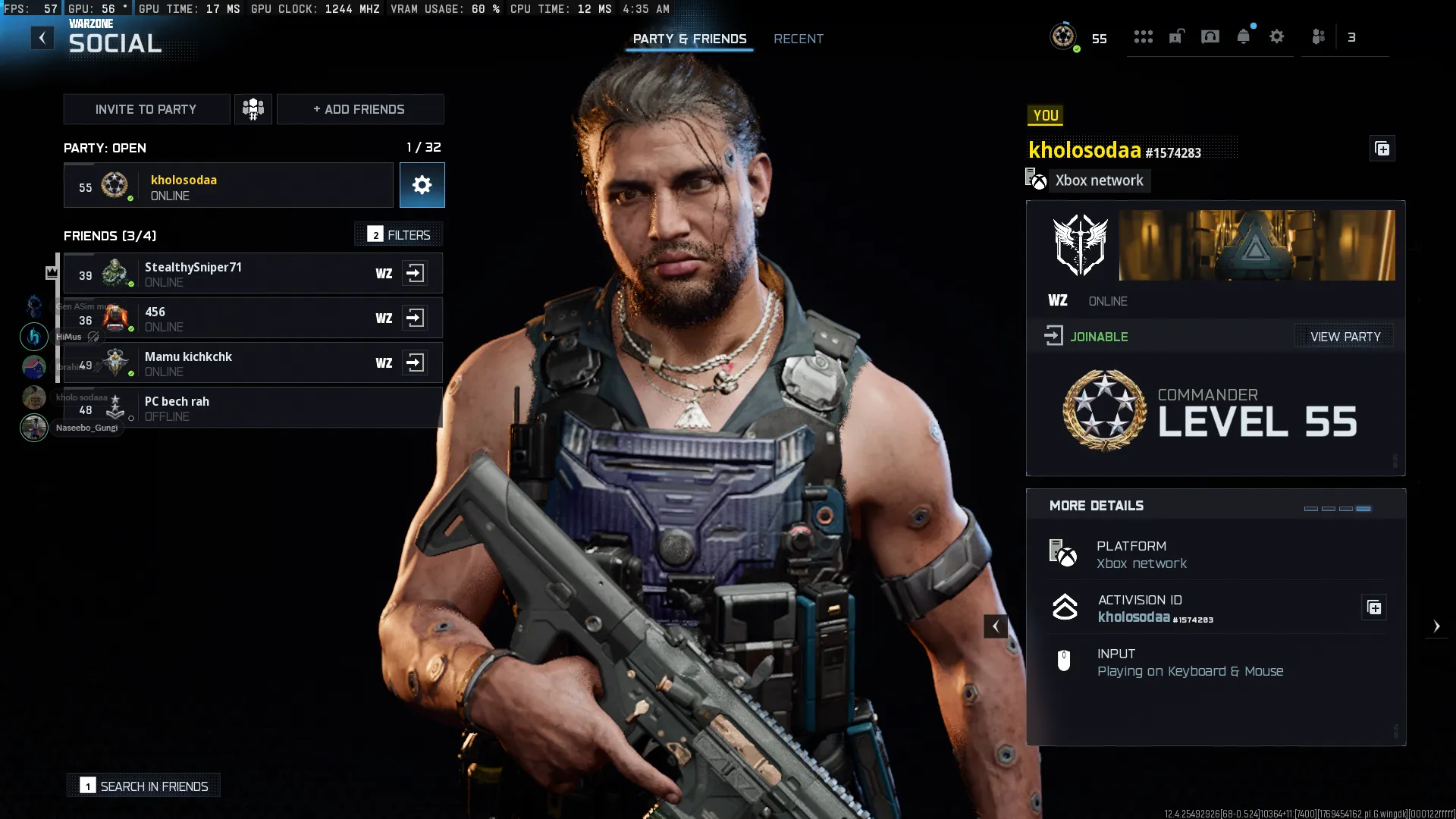Screen dimensions: 1456x819
Task: Click the group invite icon beside Invite to Party
Action: [x=253, y=109]
